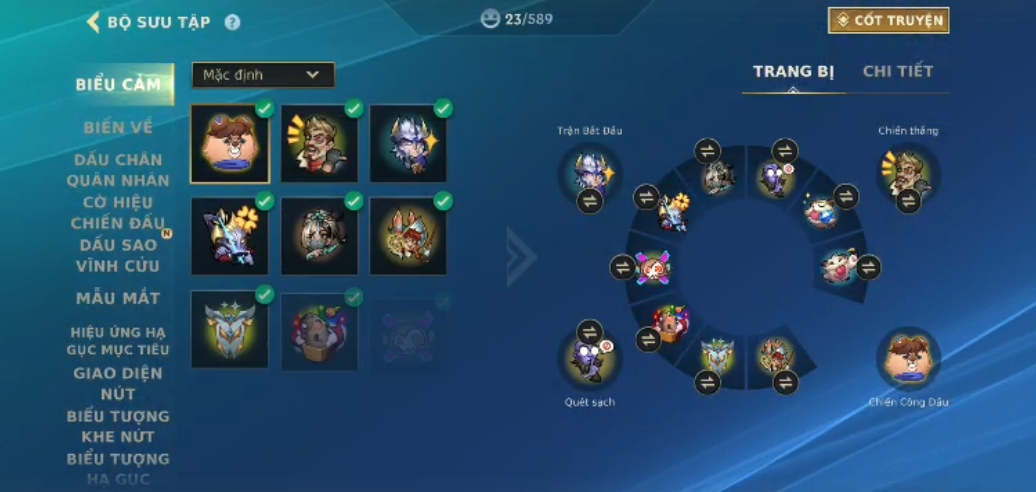Select the Chiến thắng emote slot
1036x492 pixels.
tap(908, 174)
